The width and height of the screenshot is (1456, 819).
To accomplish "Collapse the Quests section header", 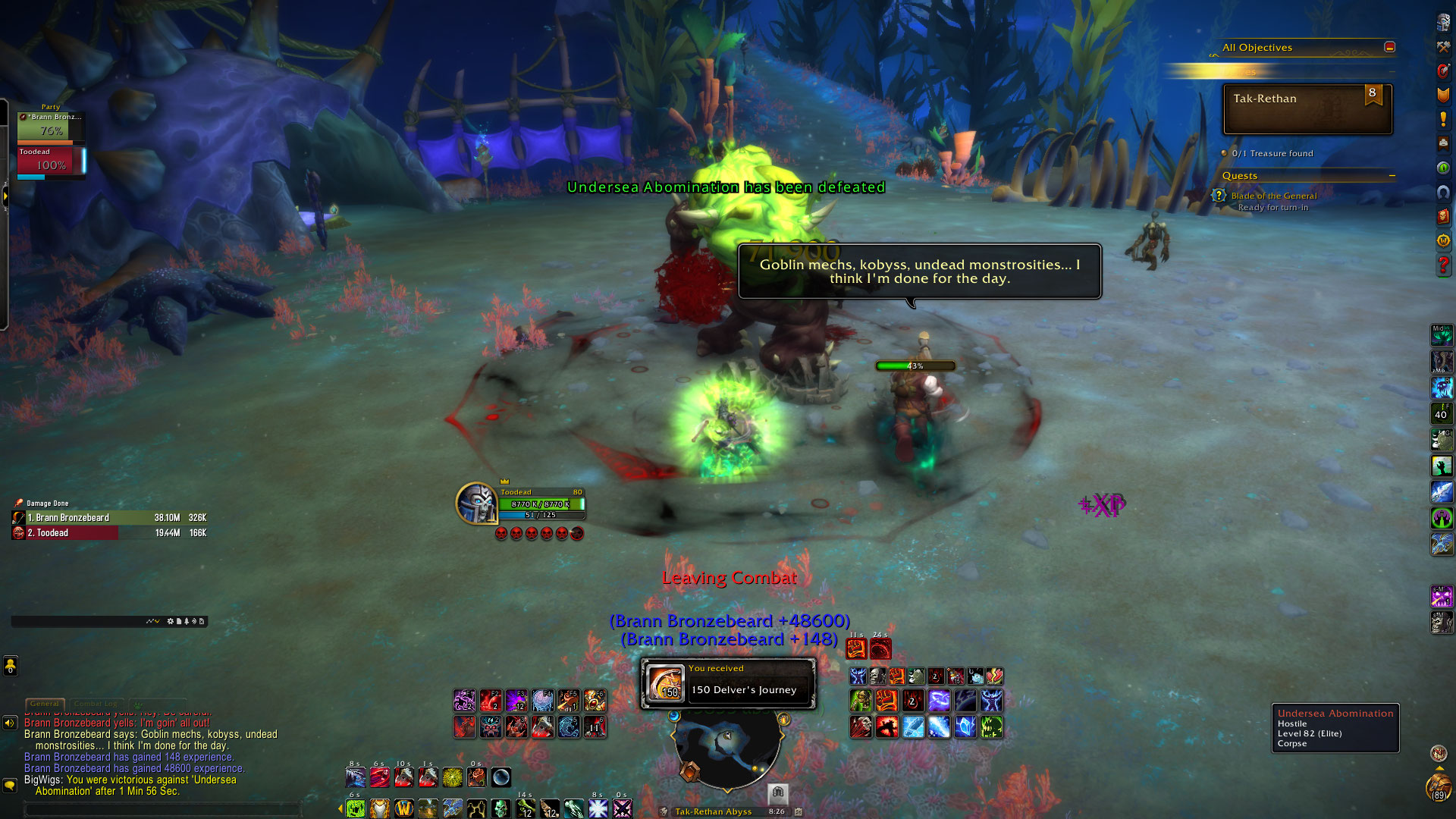I will click(x=1392, y=176).
